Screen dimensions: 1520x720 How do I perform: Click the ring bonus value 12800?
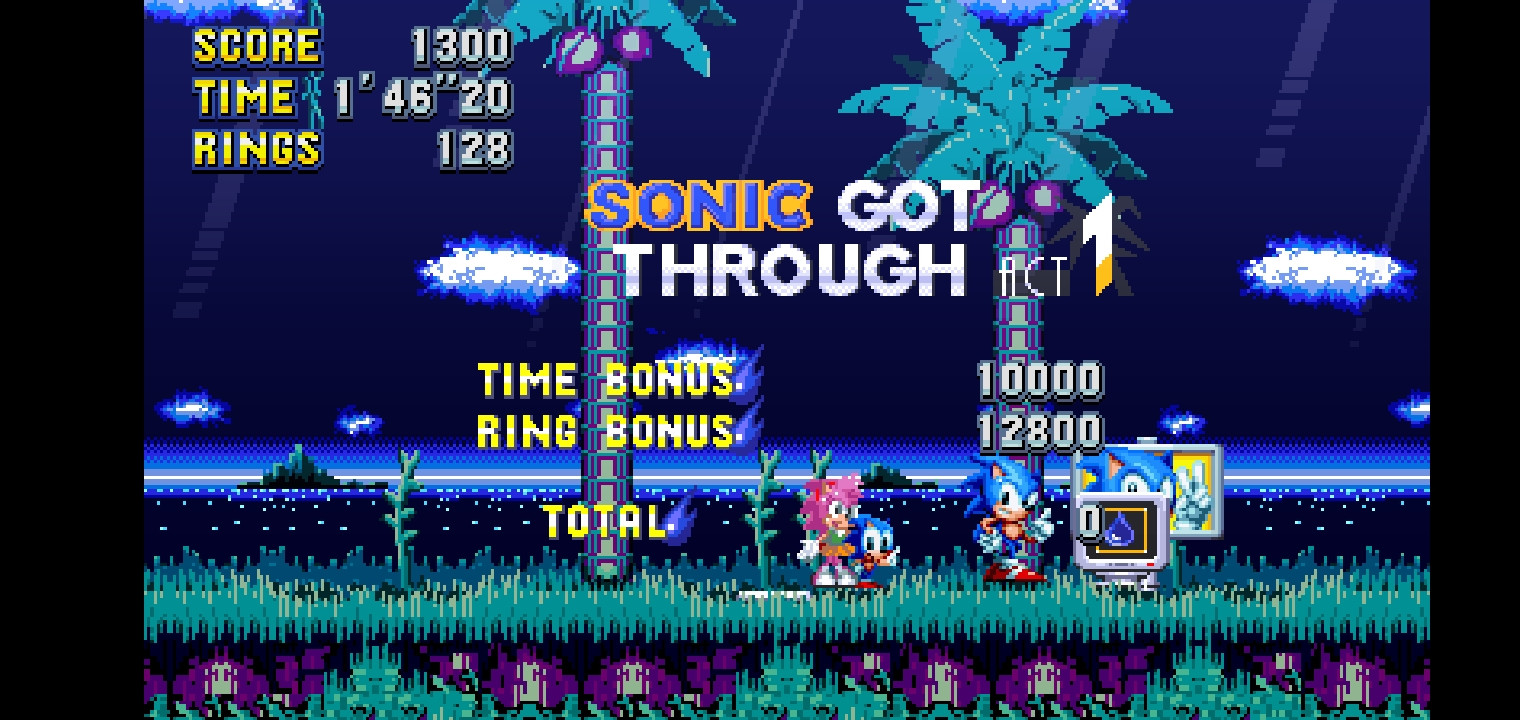(1040, 432)
